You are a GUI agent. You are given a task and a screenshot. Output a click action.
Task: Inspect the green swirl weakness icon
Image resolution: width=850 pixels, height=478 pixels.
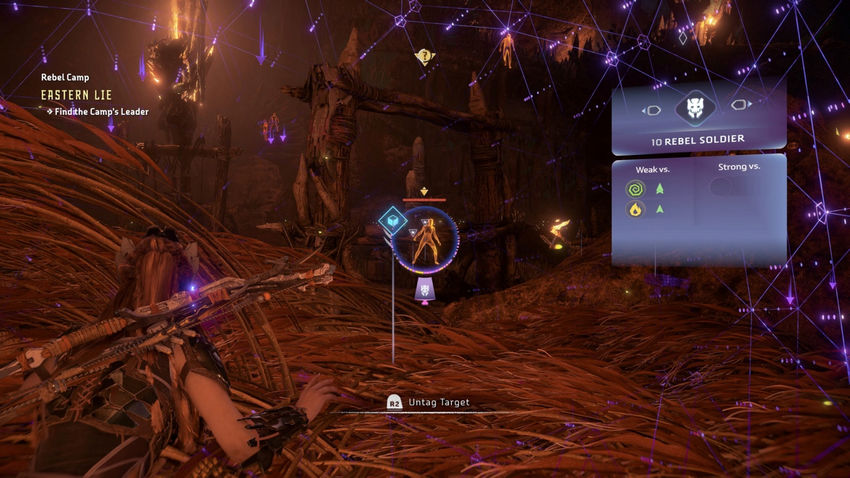pyautogui.click(x=633, y=188)
